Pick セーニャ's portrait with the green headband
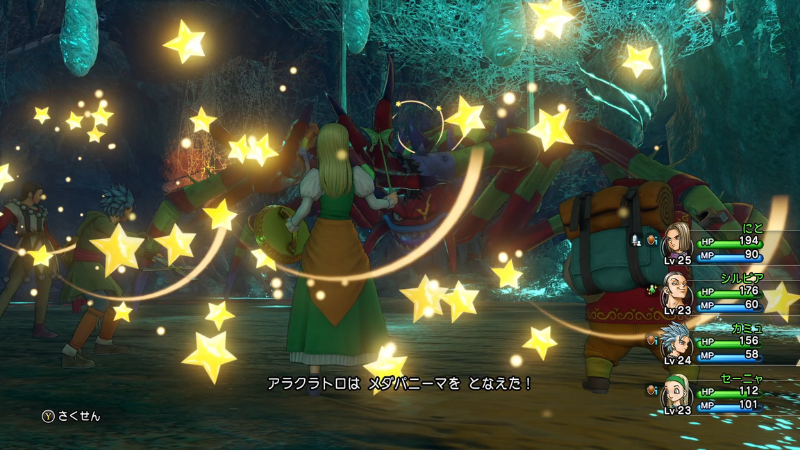 pos(677,392)
